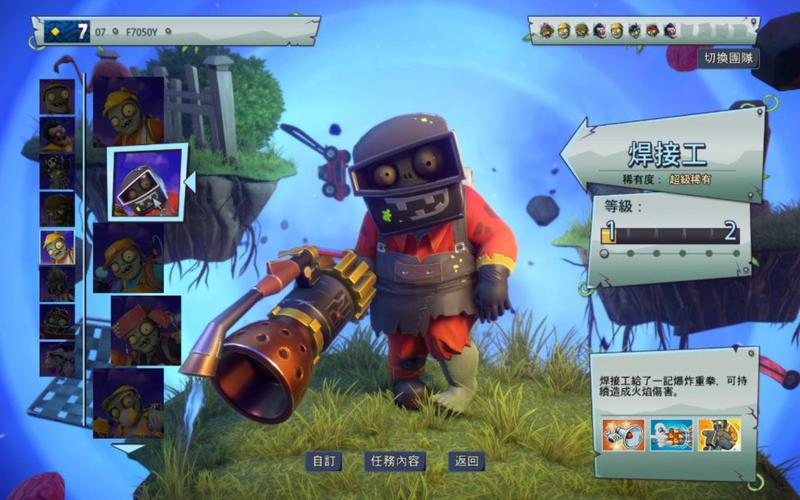The image size is (800, 500).
Task: Pick the megaphone ability icon
Action: [623, 435]
